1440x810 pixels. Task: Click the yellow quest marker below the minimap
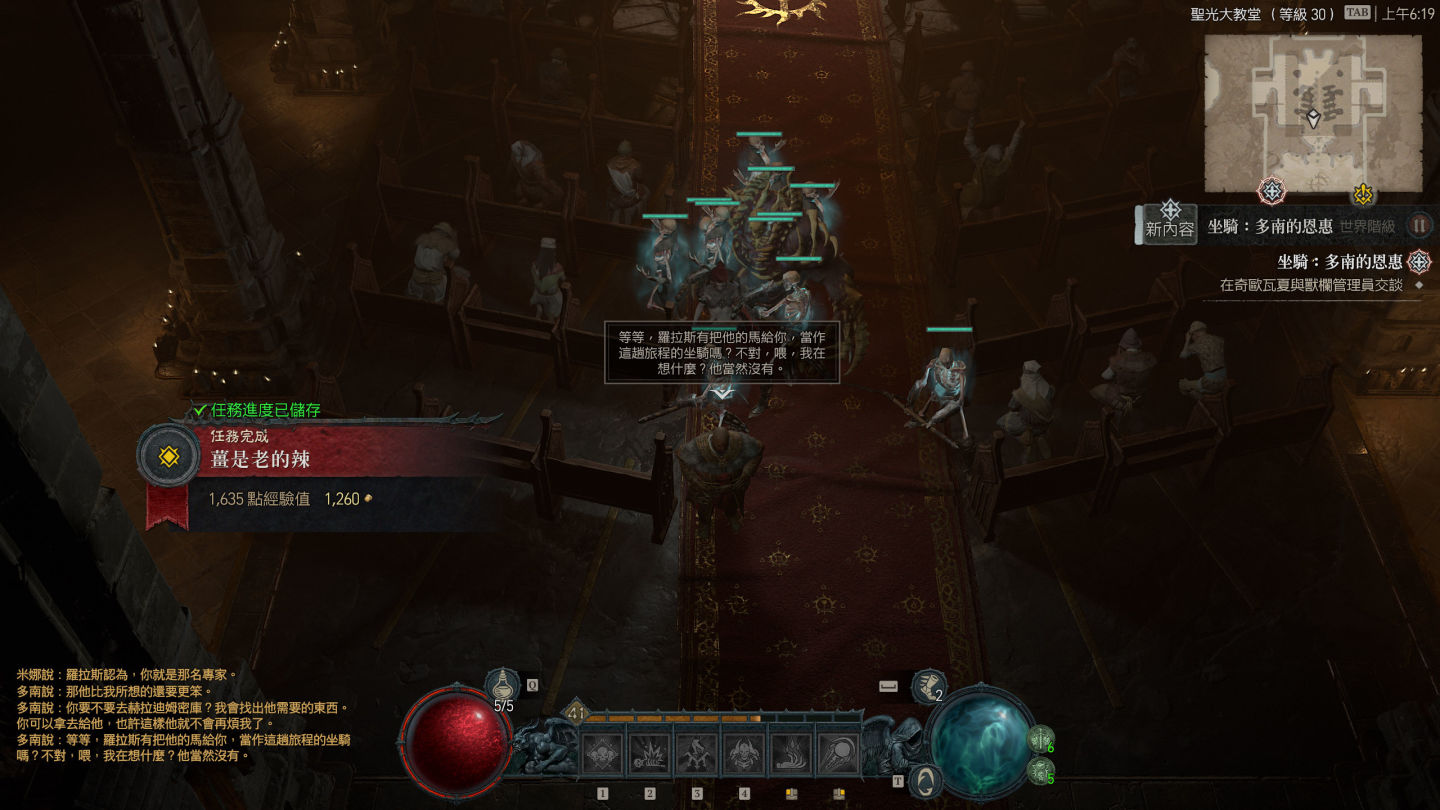(x=1362, y=193)
